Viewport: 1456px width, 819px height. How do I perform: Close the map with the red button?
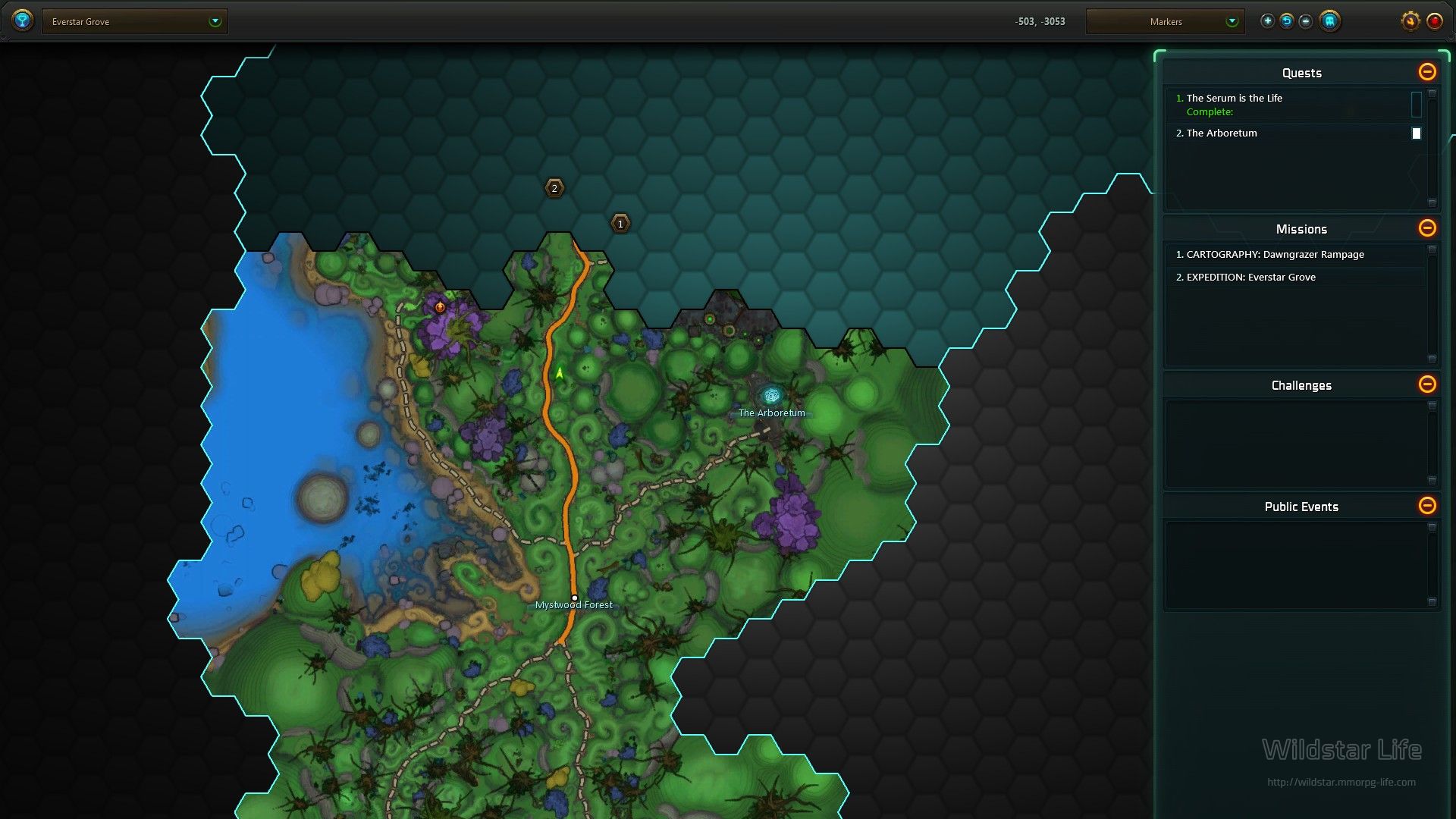coord(1434,21)
